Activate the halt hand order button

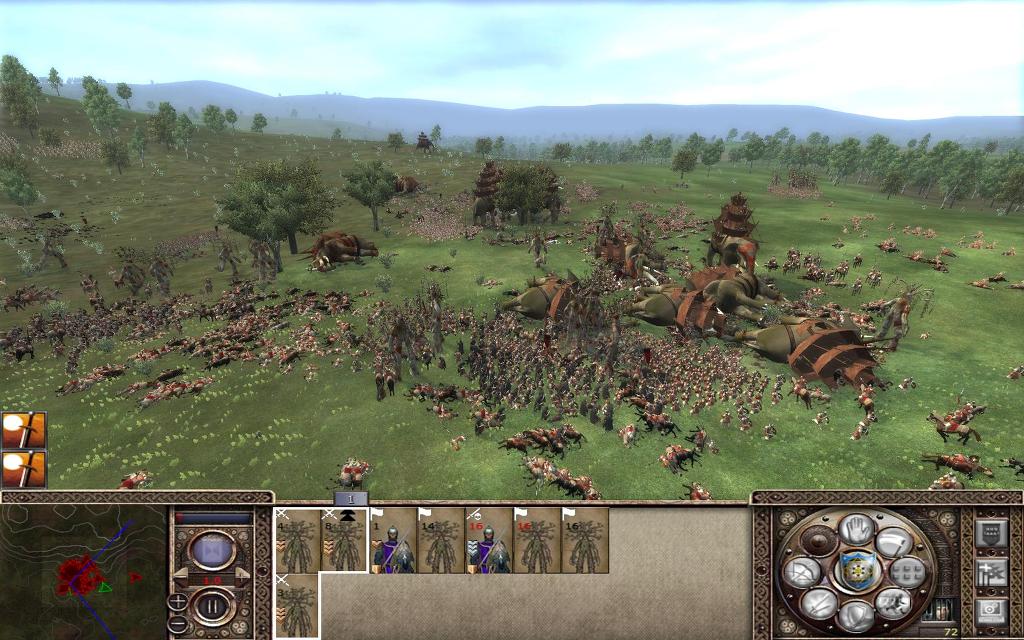tap(856, 529)
